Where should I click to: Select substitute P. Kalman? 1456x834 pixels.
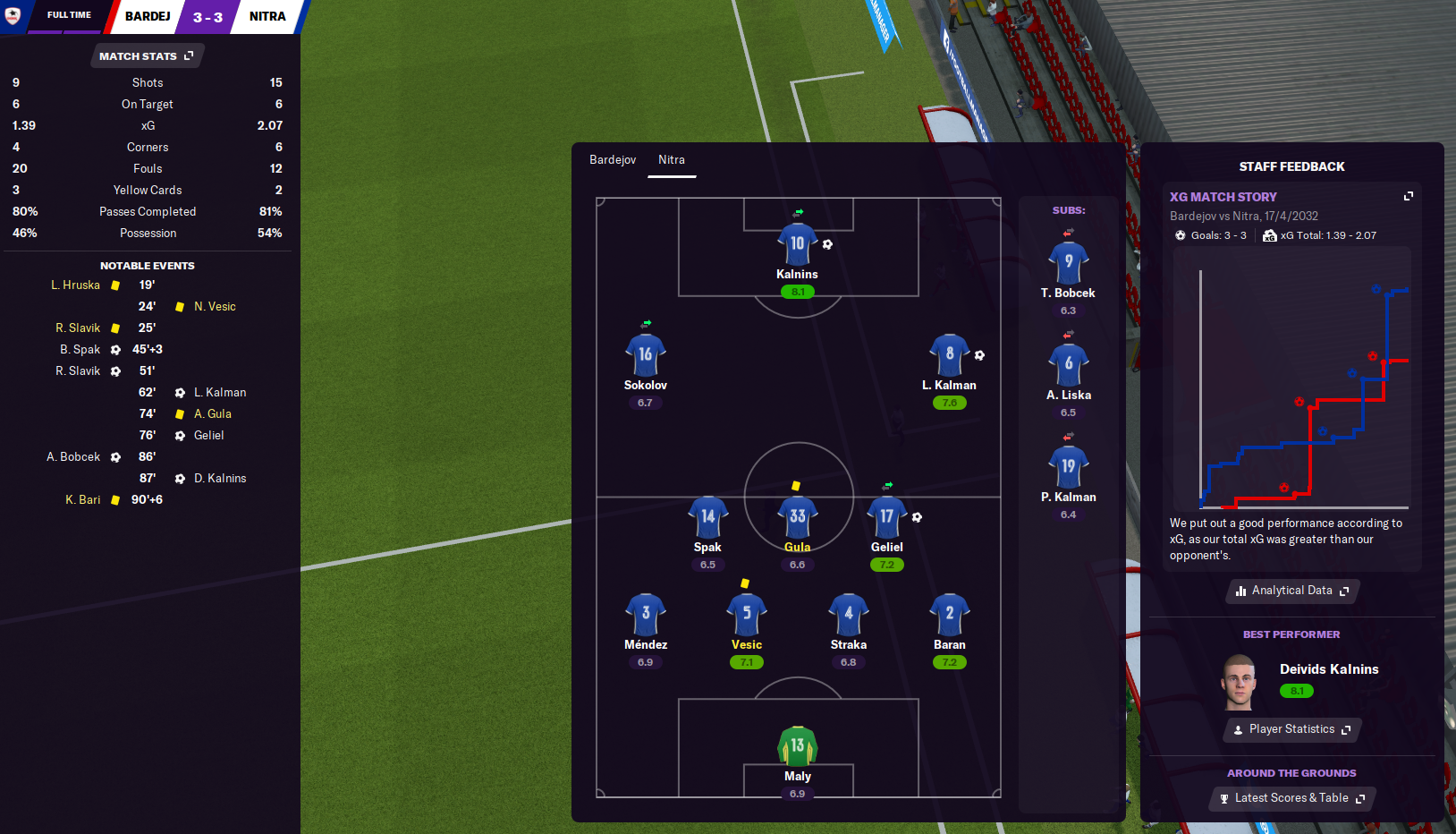click(x=1068, y=467)
